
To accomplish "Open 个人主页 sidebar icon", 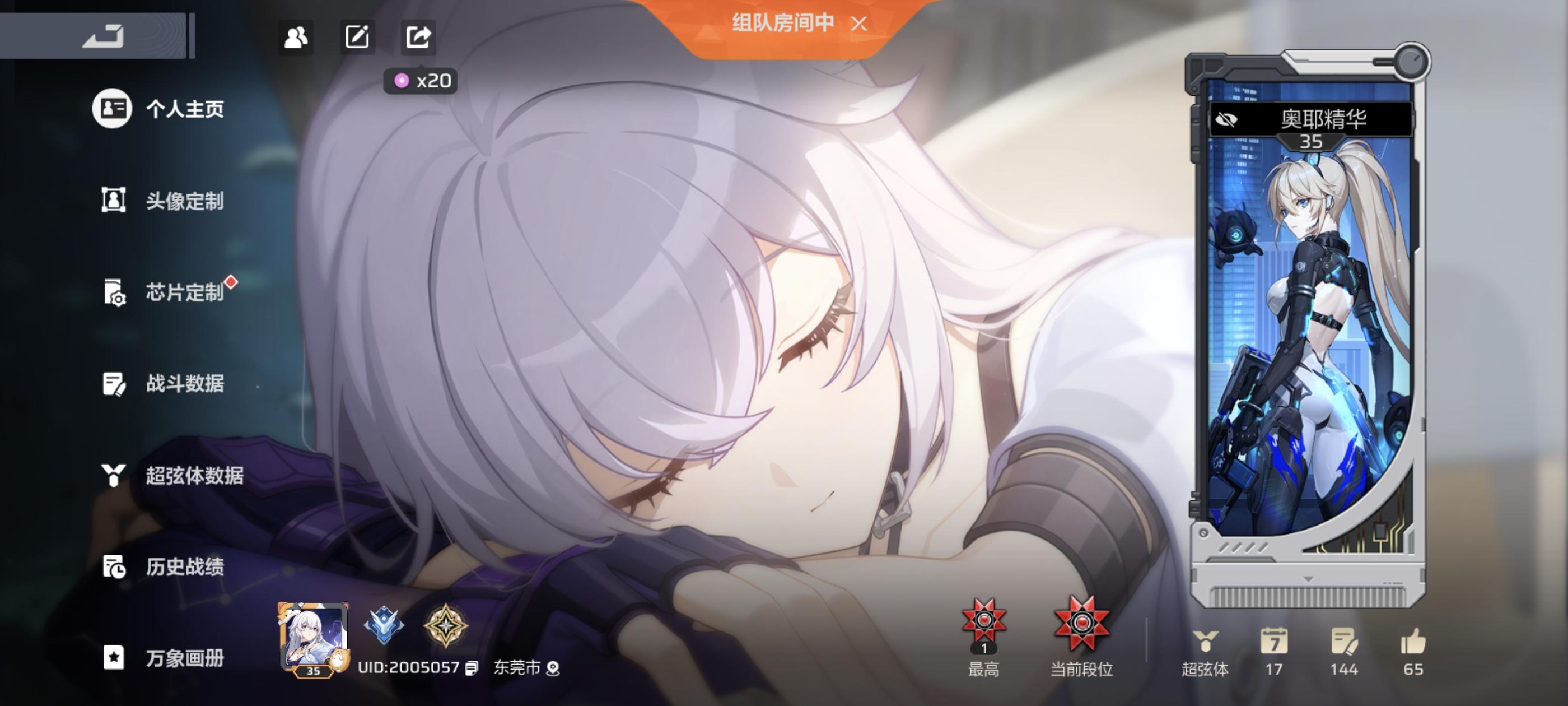I will pos(113,110).
